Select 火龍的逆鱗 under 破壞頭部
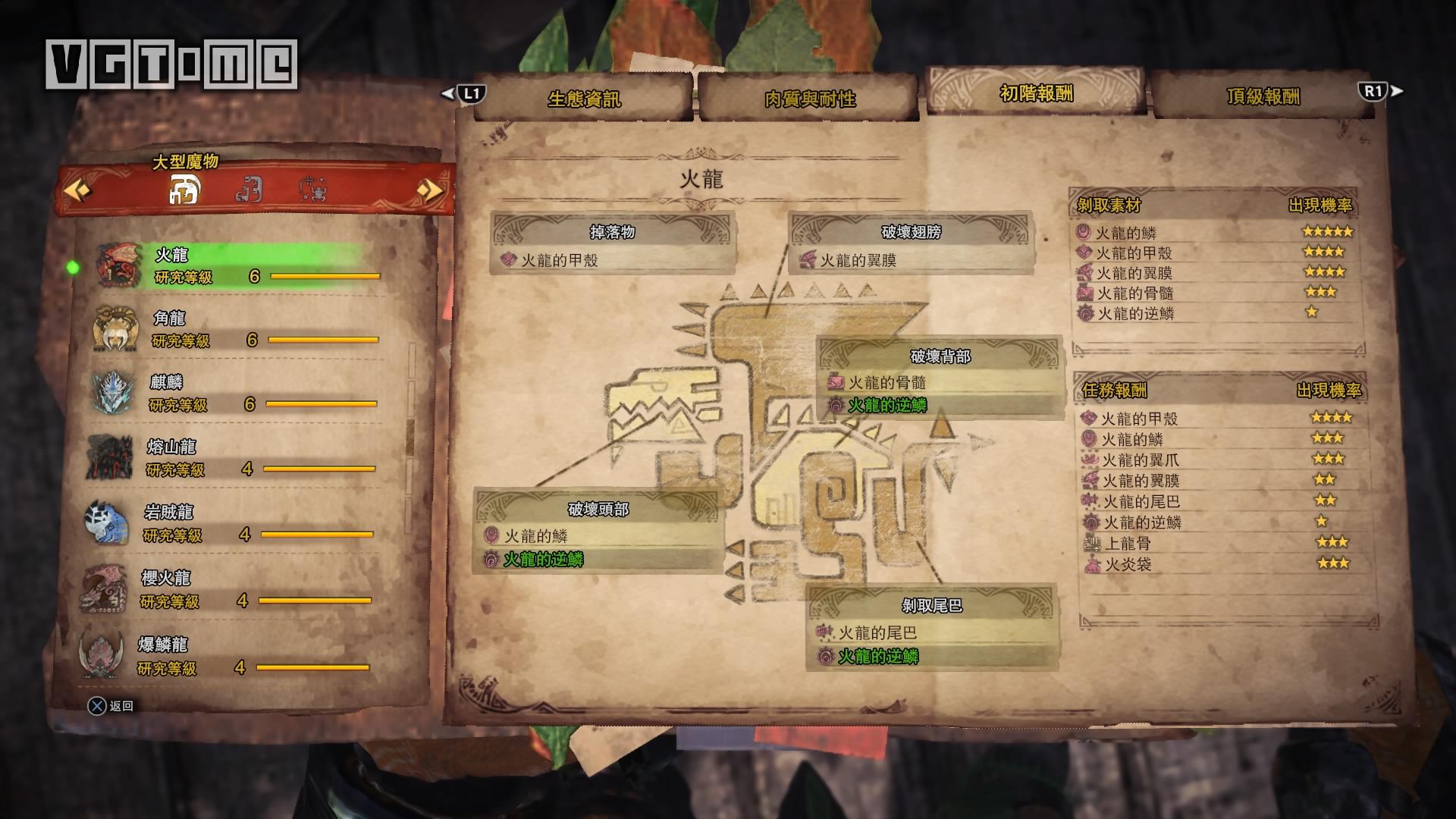Image resolution: width=1456 pixels, height=819 pixels. [543, 560]
